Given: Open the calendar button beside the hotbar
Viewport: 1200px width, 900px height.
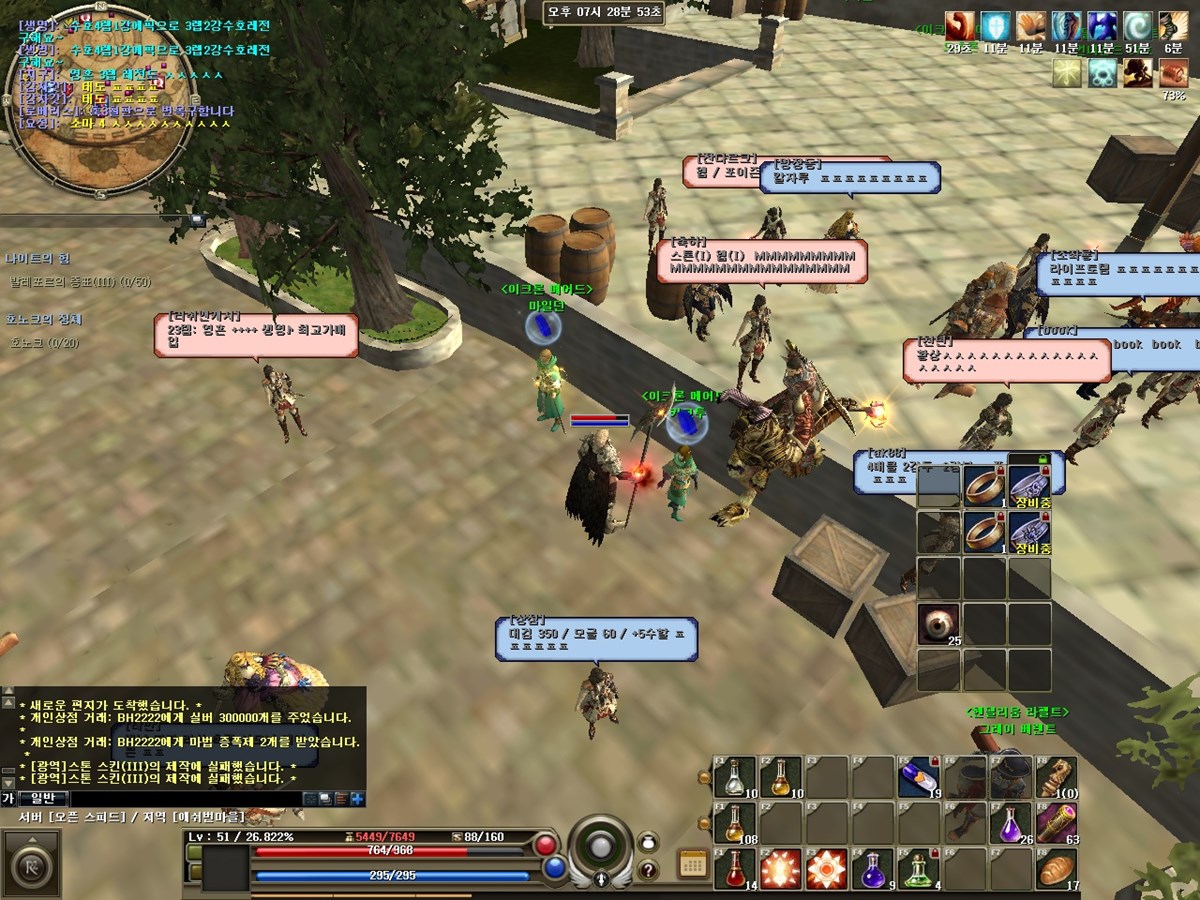Looking at the screenshot, I should 692,863.
